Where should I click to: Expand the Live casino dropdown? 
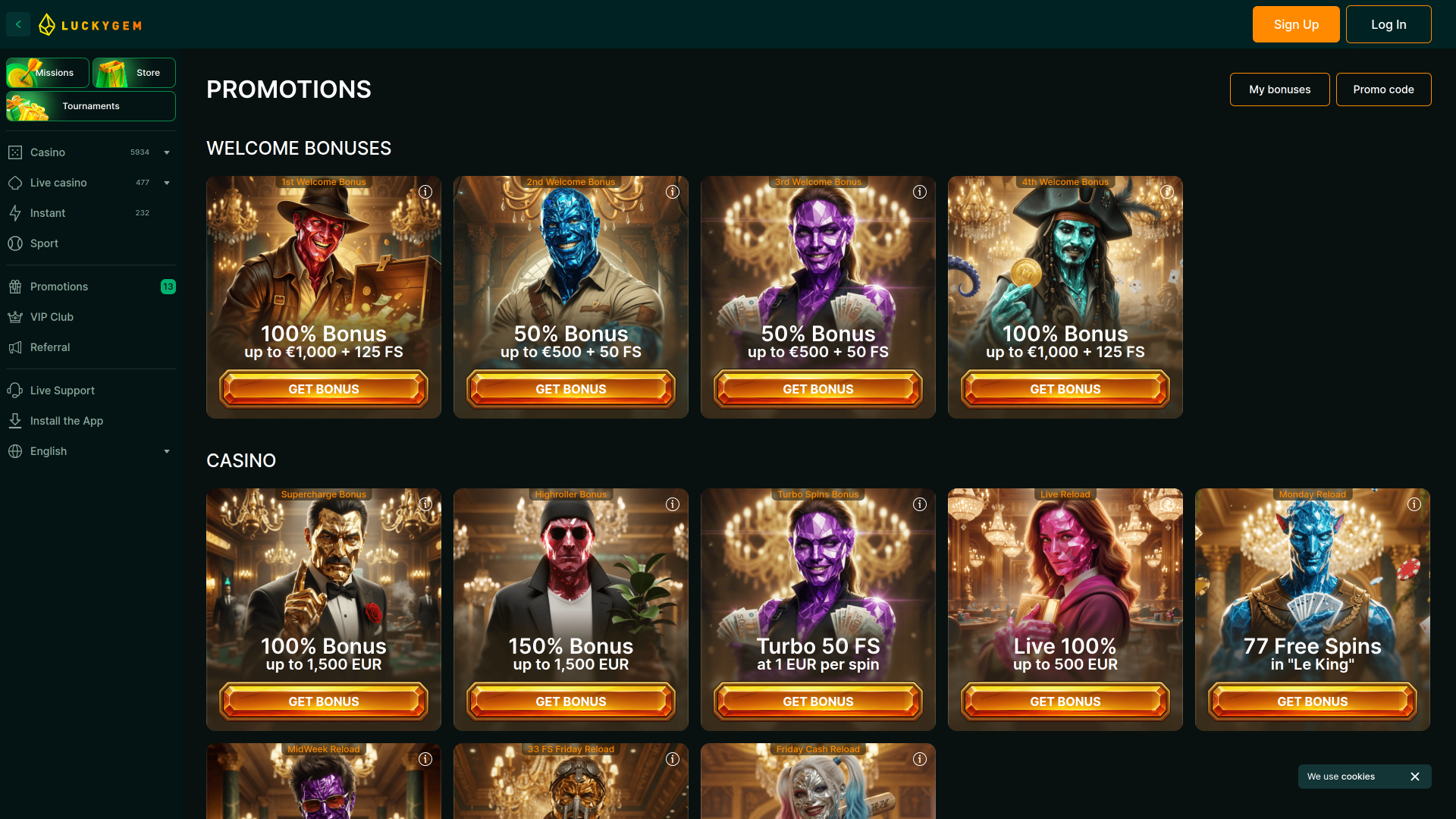[x=166, y=182]
